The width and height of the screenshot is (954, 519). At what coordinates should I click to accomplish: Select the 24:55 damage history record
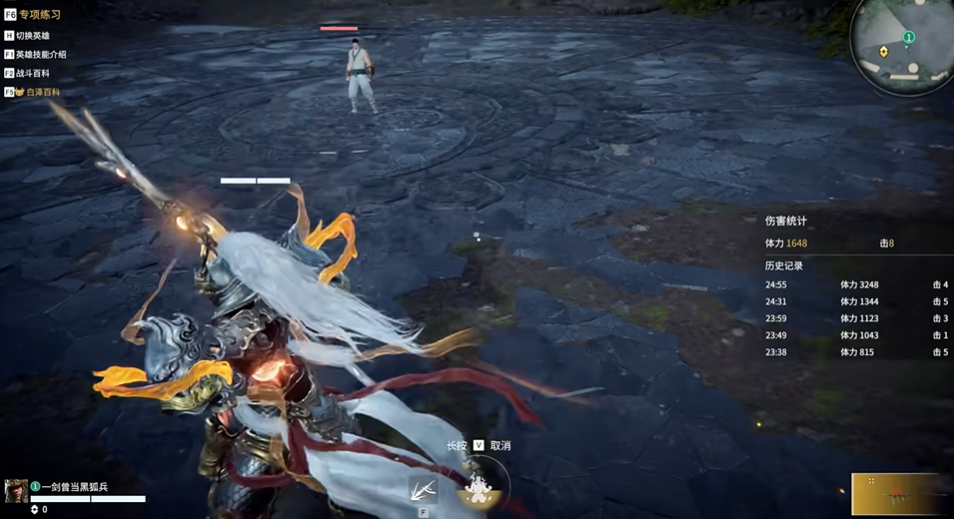[856, 285]
